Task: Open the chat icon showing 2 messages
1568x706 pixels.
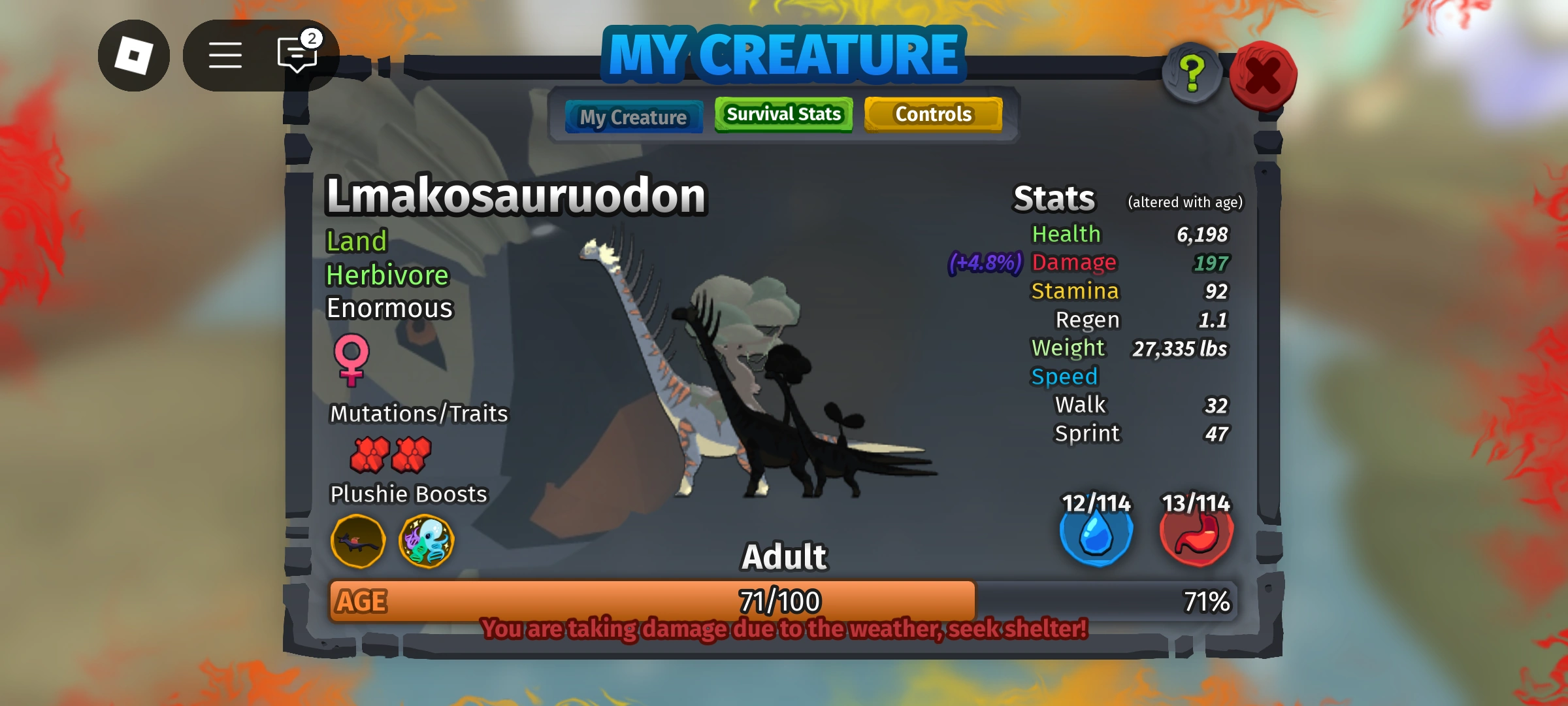Action: 296,56
